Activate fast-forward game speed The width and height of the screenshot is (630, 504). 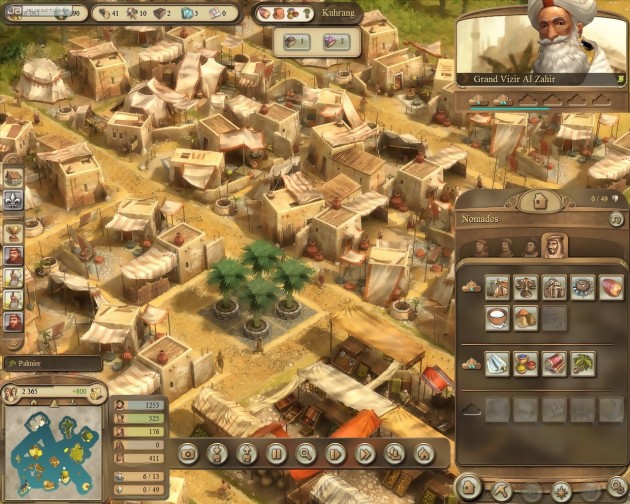coord(365,453)
